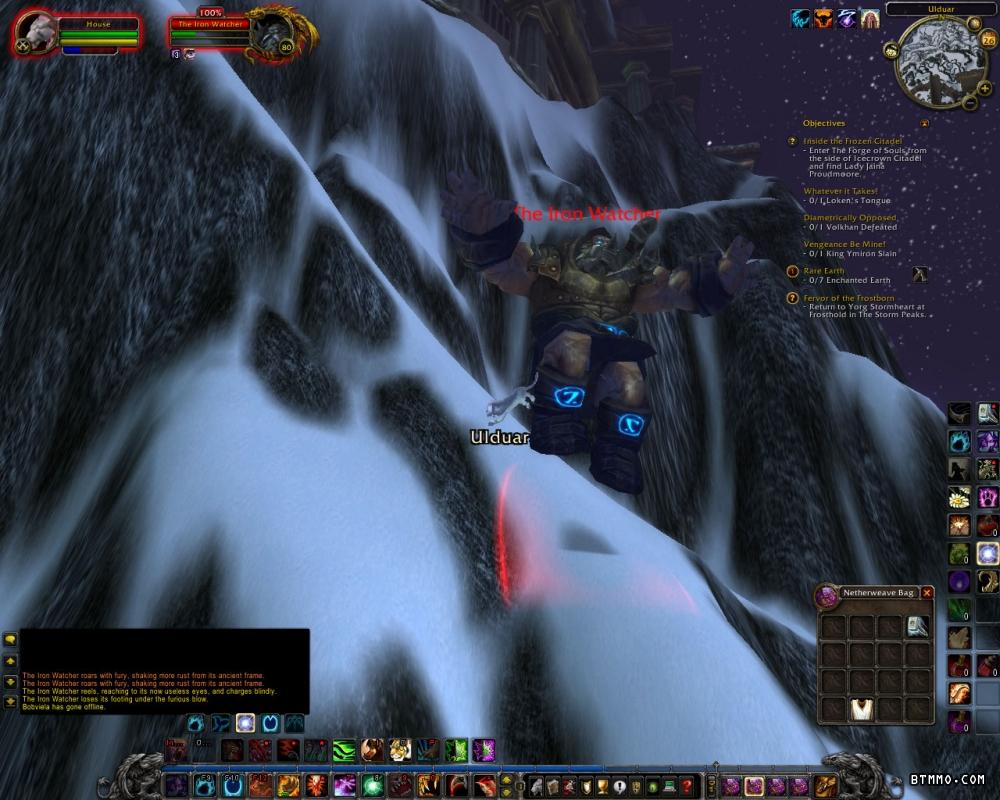1000x800 pixels.
Task: Activate the white daisy flower ability
Action: pos(960,497)
